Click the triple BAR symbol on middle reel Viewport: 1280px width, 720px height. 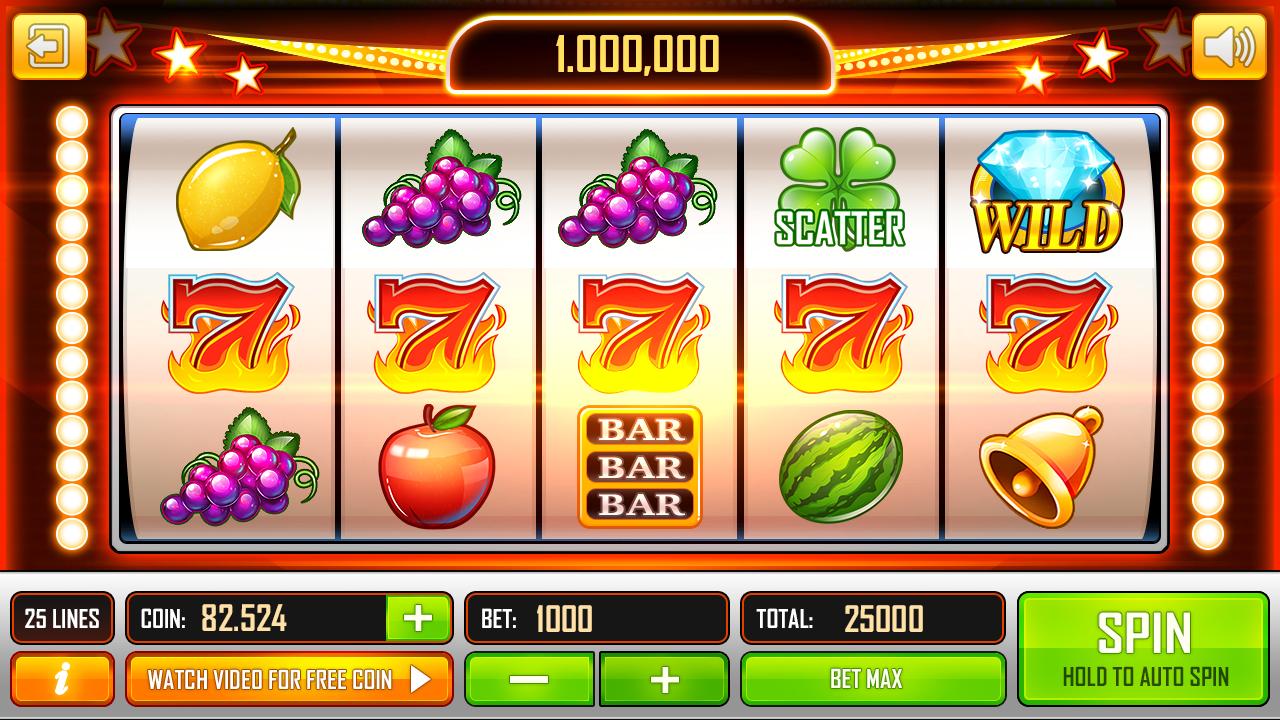click(x=638, y=466)
